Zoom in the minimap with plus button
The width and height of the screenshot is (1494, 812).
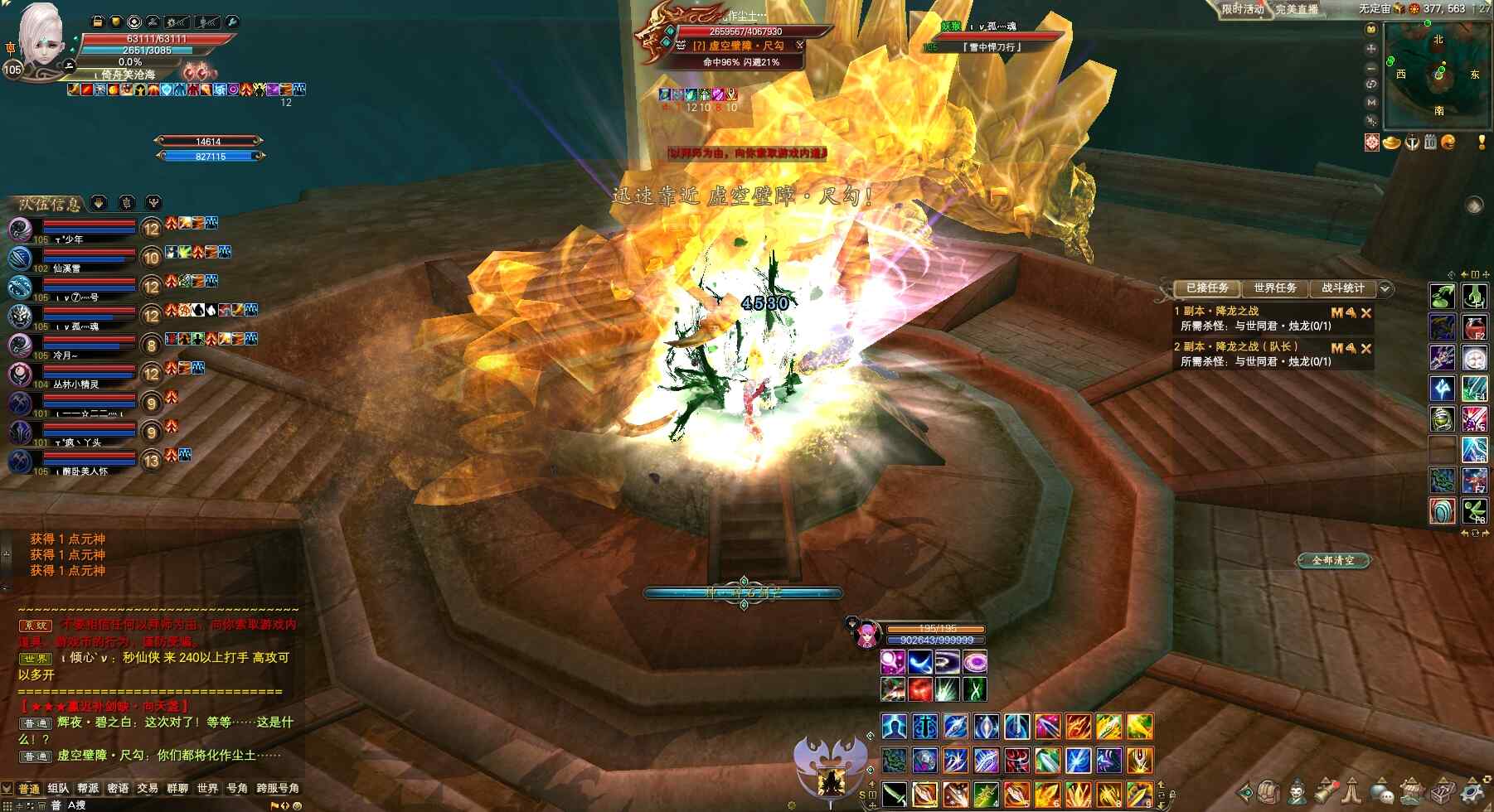(1371, 48)
